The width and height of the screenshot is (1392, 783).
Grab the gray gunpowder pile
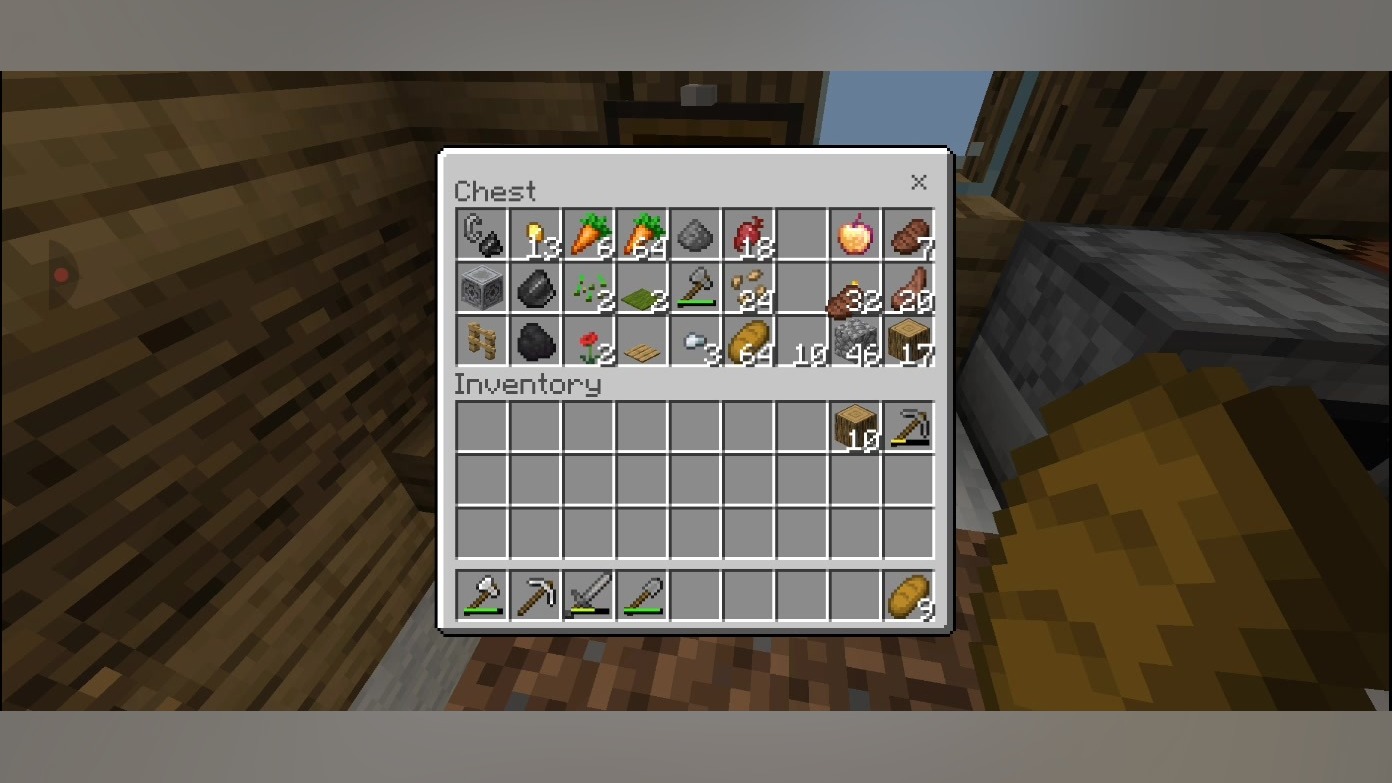696,236
